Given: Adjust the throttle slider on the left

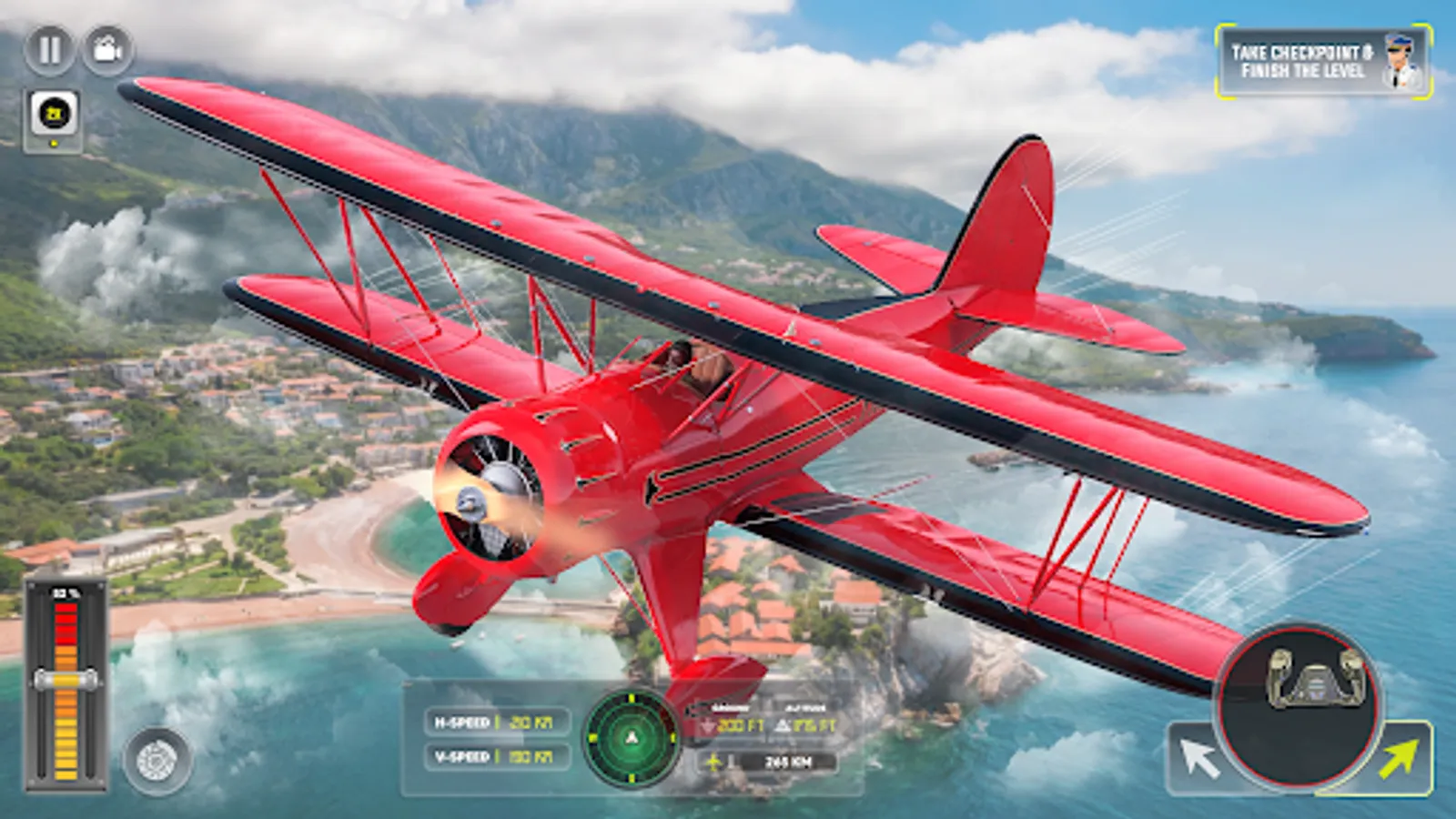Looking at the screenshot, I should pyautogui.click(x=64, y=678).
